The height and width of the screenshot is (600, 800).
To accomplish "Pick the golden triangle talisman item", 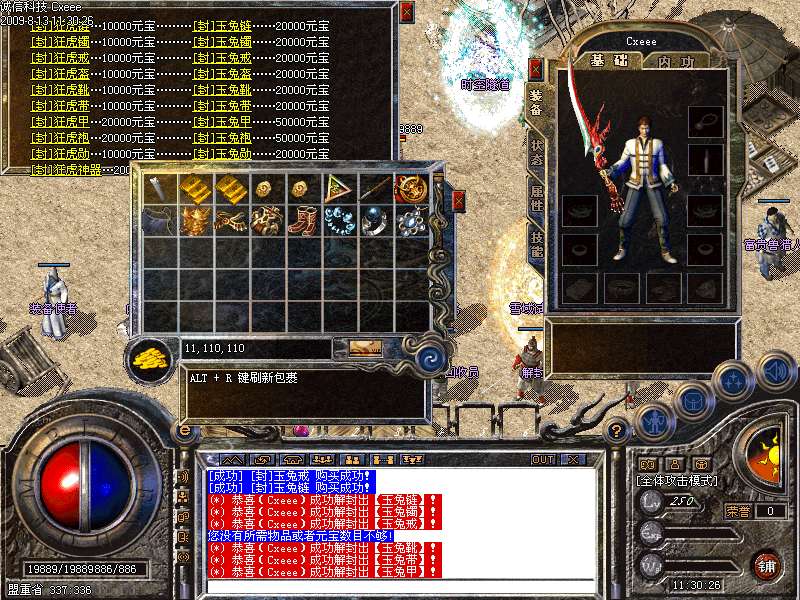I will coord(338,188).
